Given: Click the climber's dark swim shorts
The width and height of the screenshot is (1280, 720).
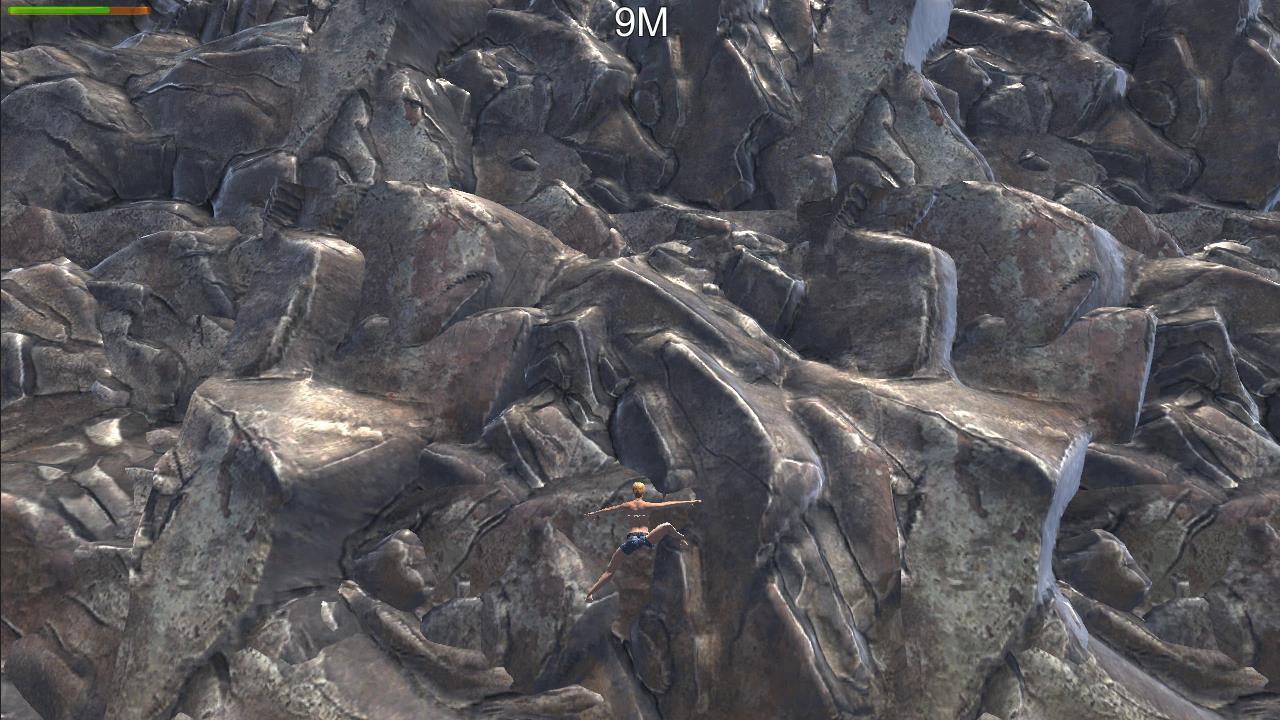Looking at the screenshot, I should coord(635,542).
